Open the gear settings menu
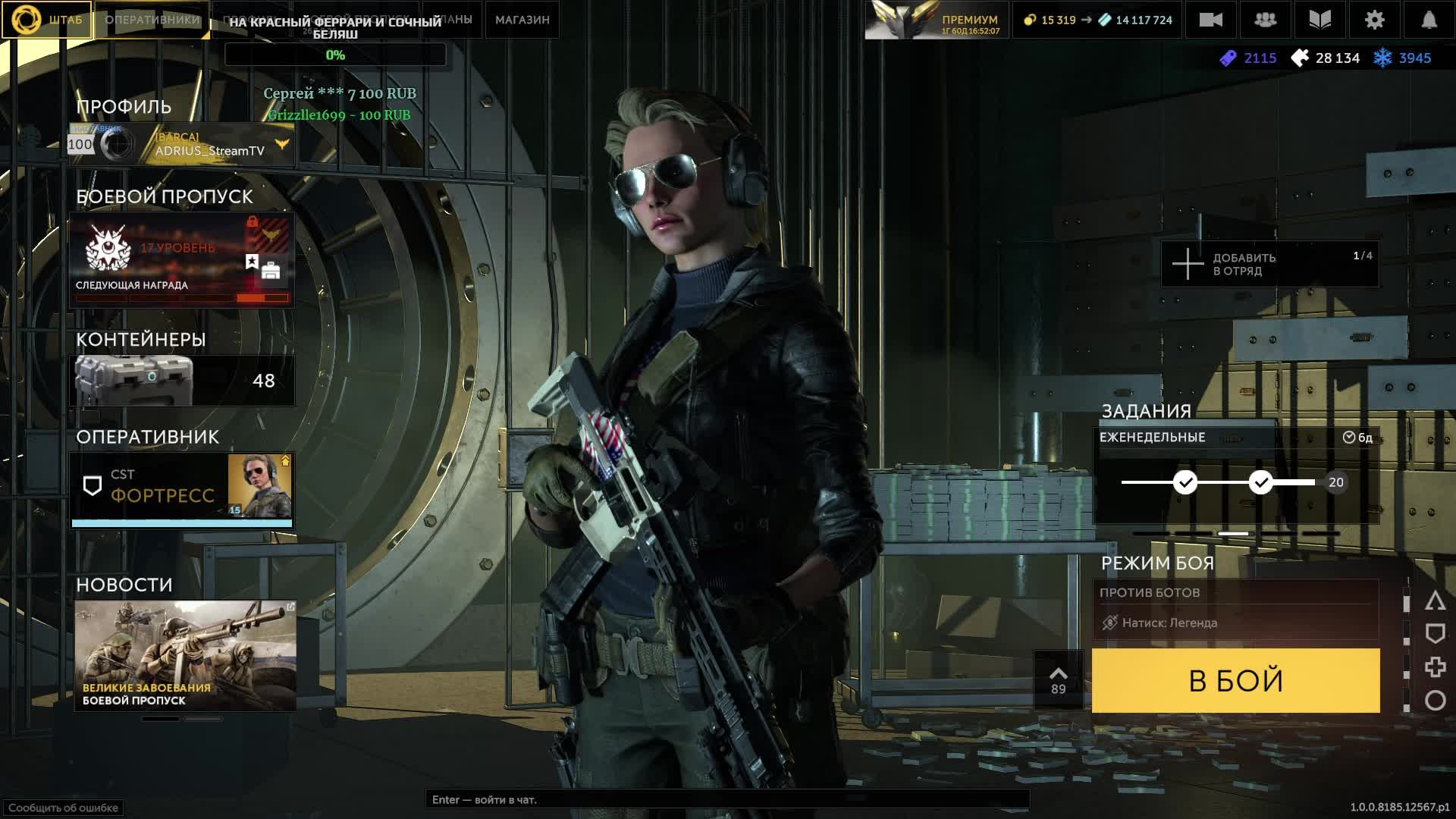 (x=1374, y=20)
